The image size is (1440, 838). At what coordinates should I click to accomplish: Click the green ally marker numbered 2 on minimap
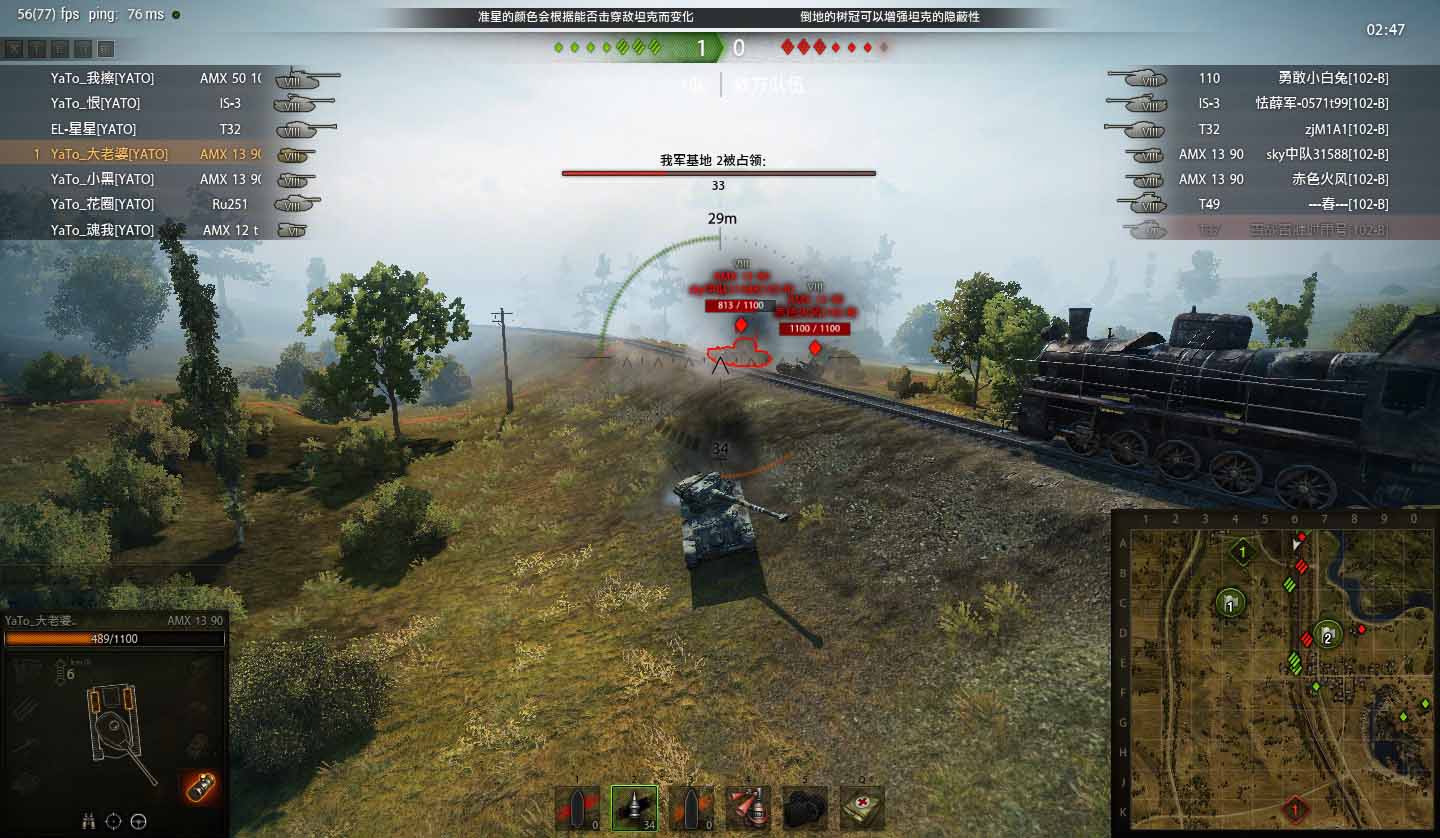tap(1327, 634)
